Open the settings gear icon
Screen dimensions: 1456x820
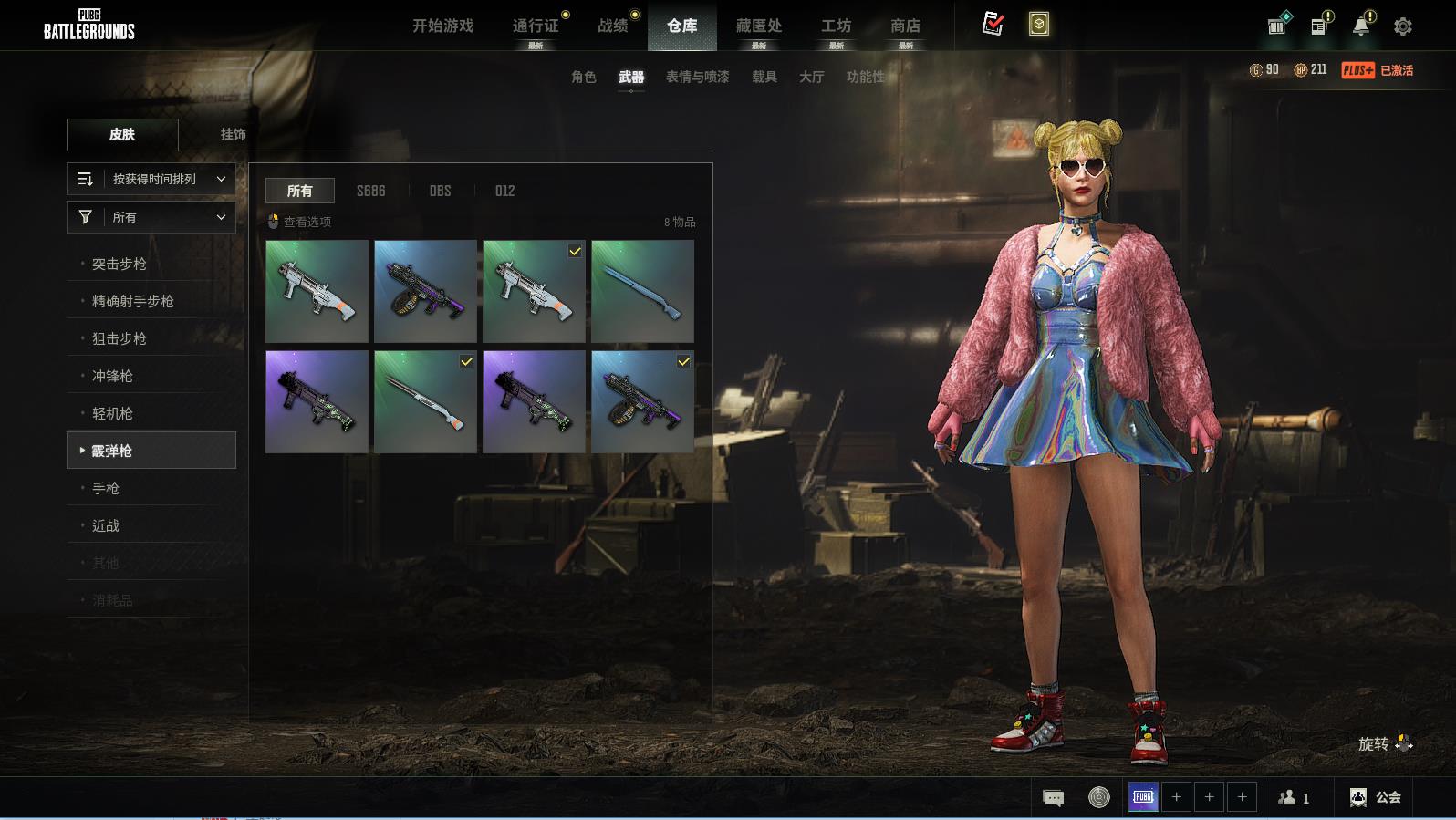point(1403,26)
